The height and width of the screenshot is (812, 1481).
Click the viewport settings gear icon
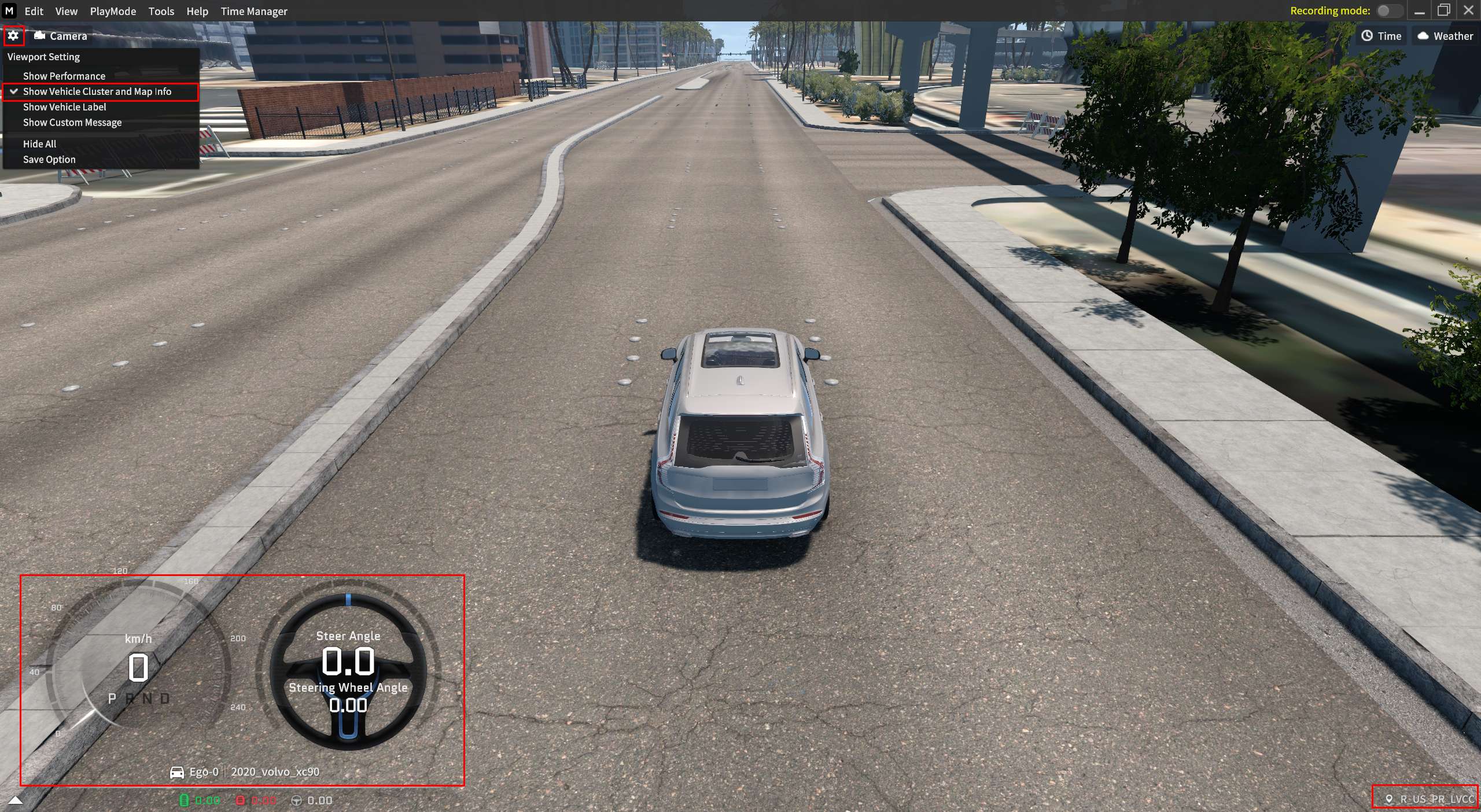pos(13,36)
